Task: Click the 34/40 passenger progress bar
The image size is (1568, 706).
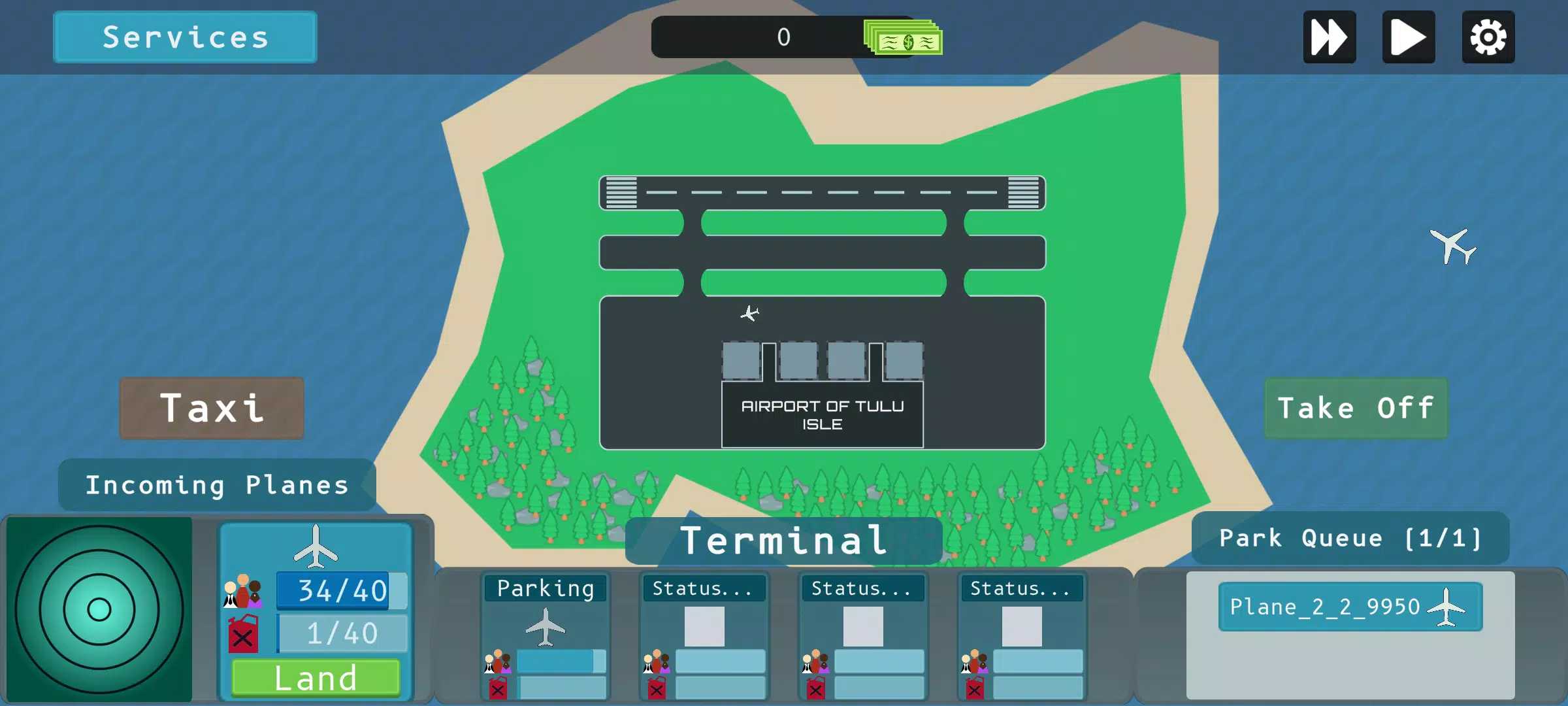Action: click(x=340, y=589)
